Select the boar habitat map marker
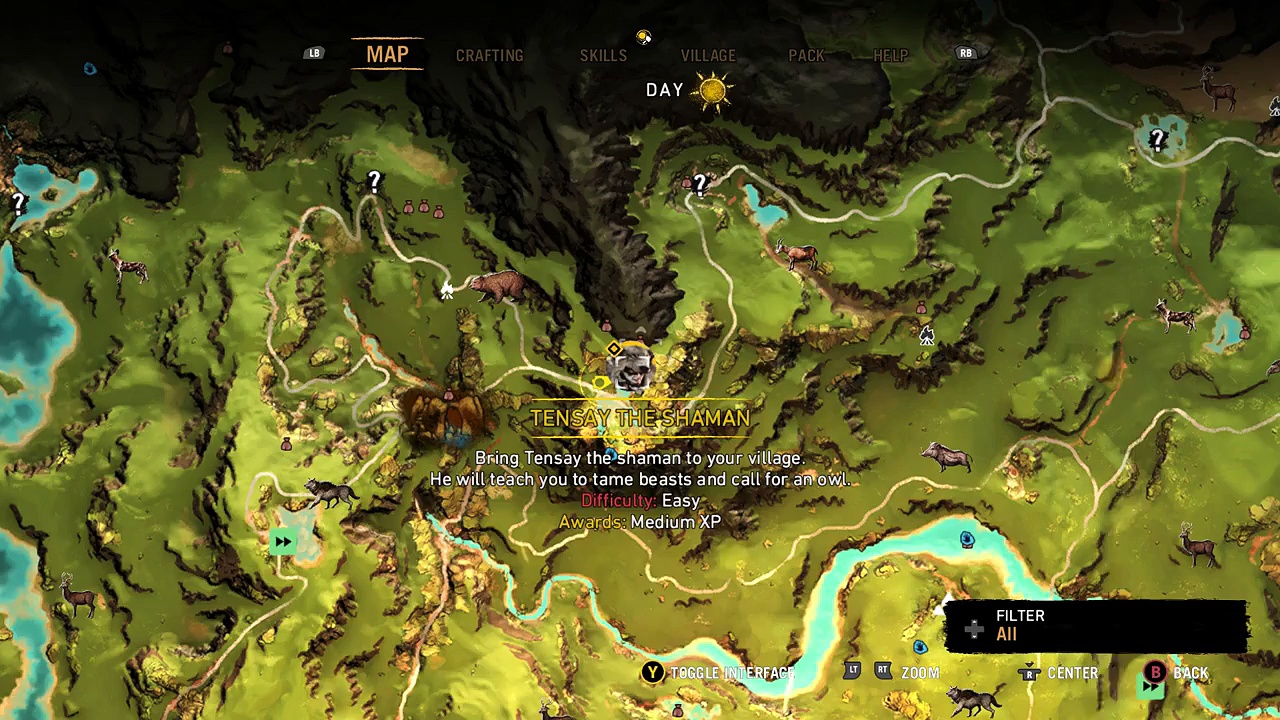The height and width of the screenshot is (720, 1280). pyautogui.click(x=946, y=457)
